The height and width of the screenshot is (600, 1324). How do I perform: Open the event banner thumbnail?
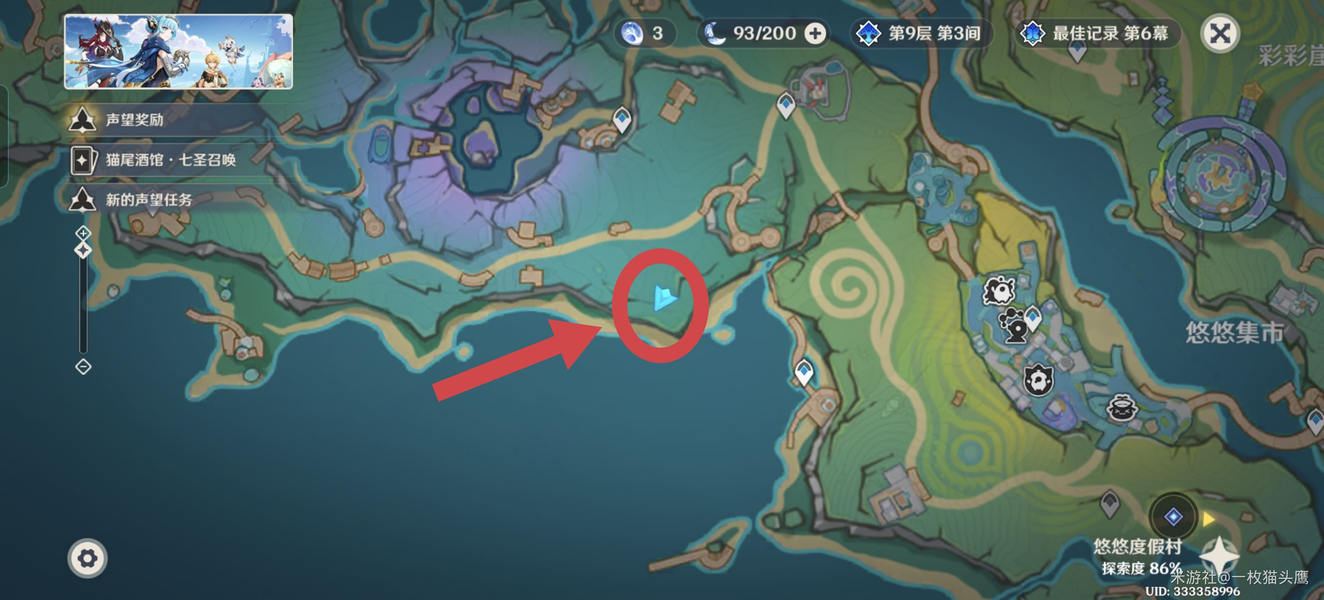click(x=179, y=52)
